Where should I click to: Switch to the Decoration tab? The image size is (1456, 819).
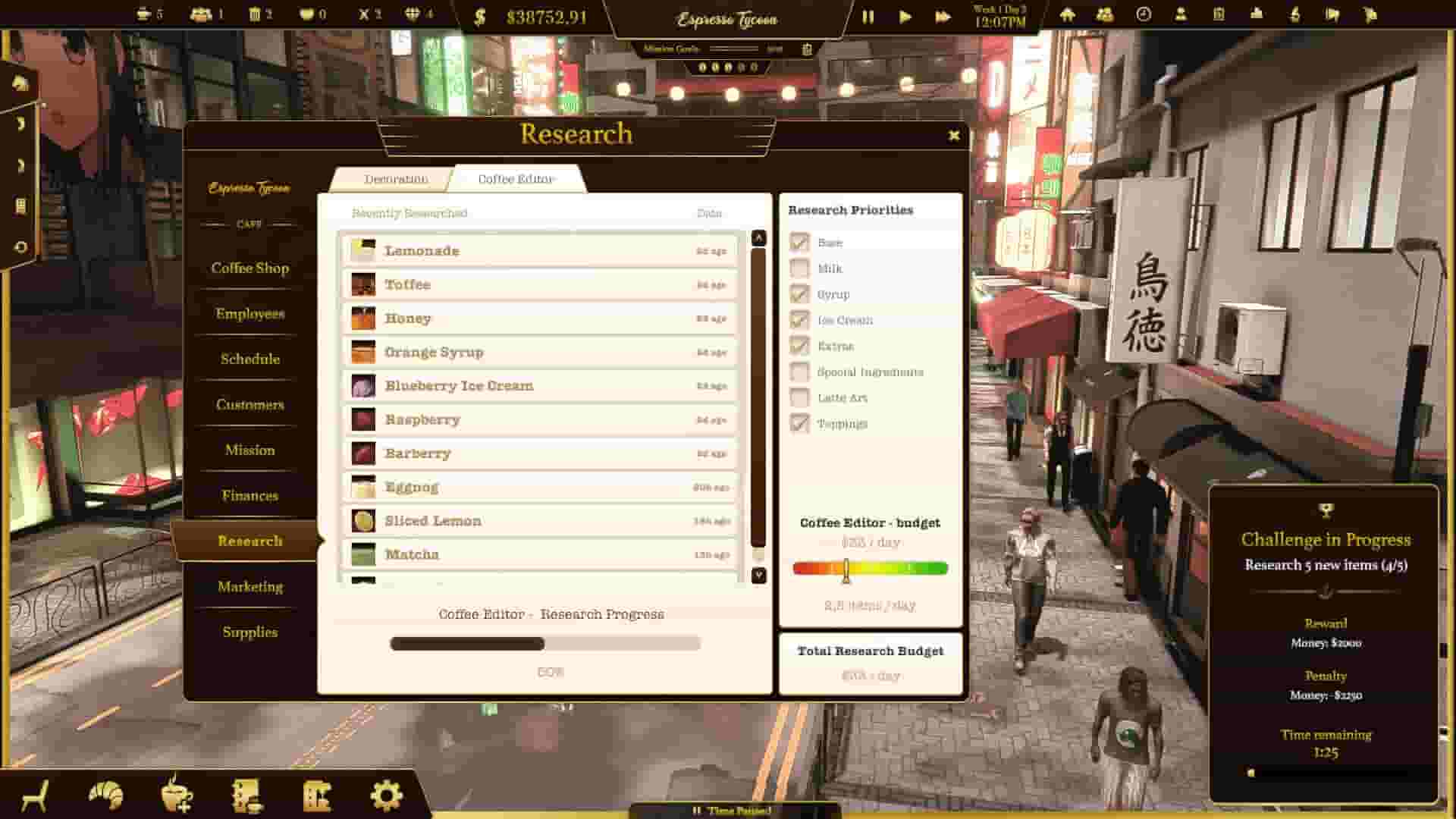pyautogui.click(x=395, y=179)
